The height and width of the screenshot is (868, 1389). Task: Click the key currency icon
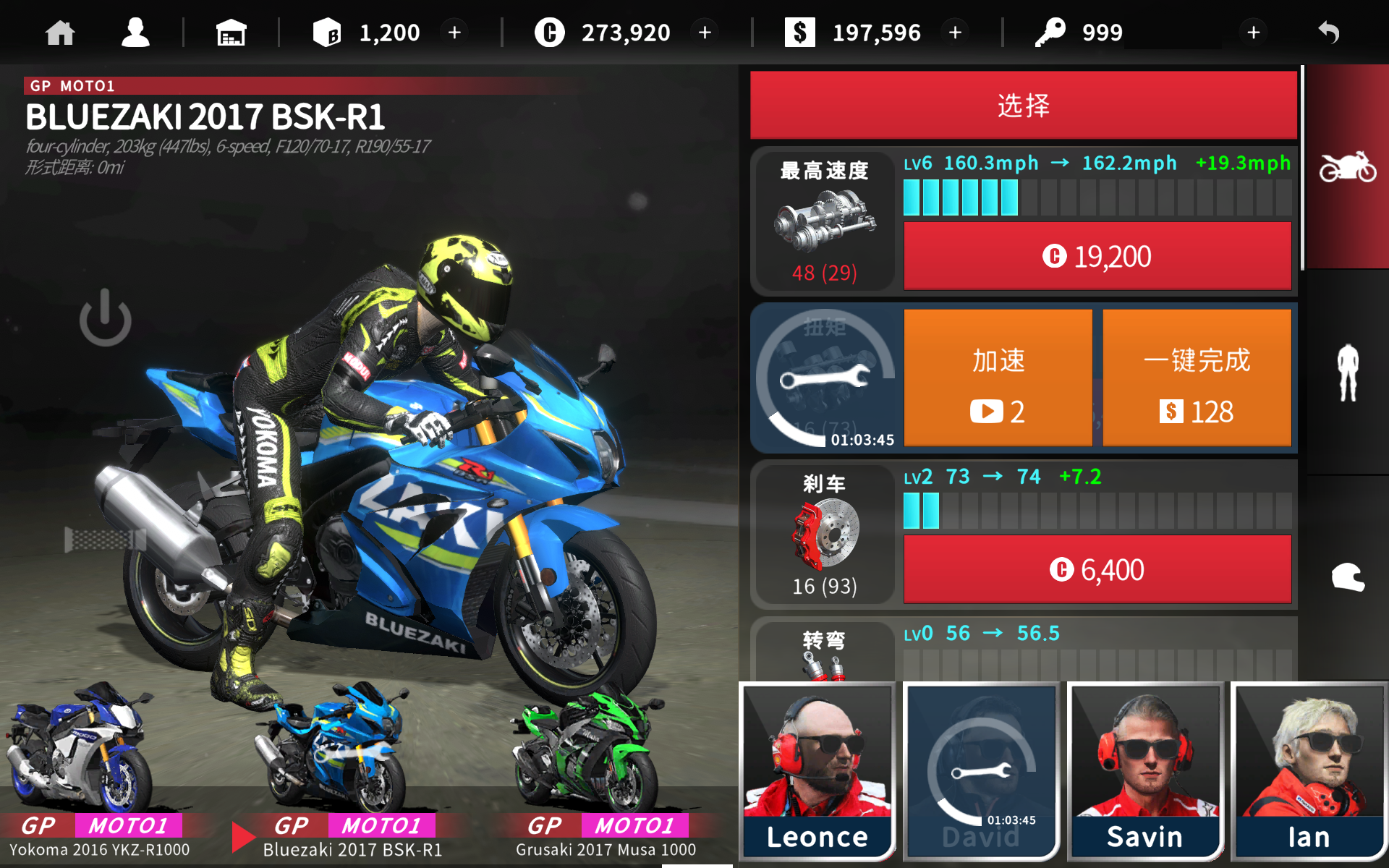click(x=1053, y=32)
